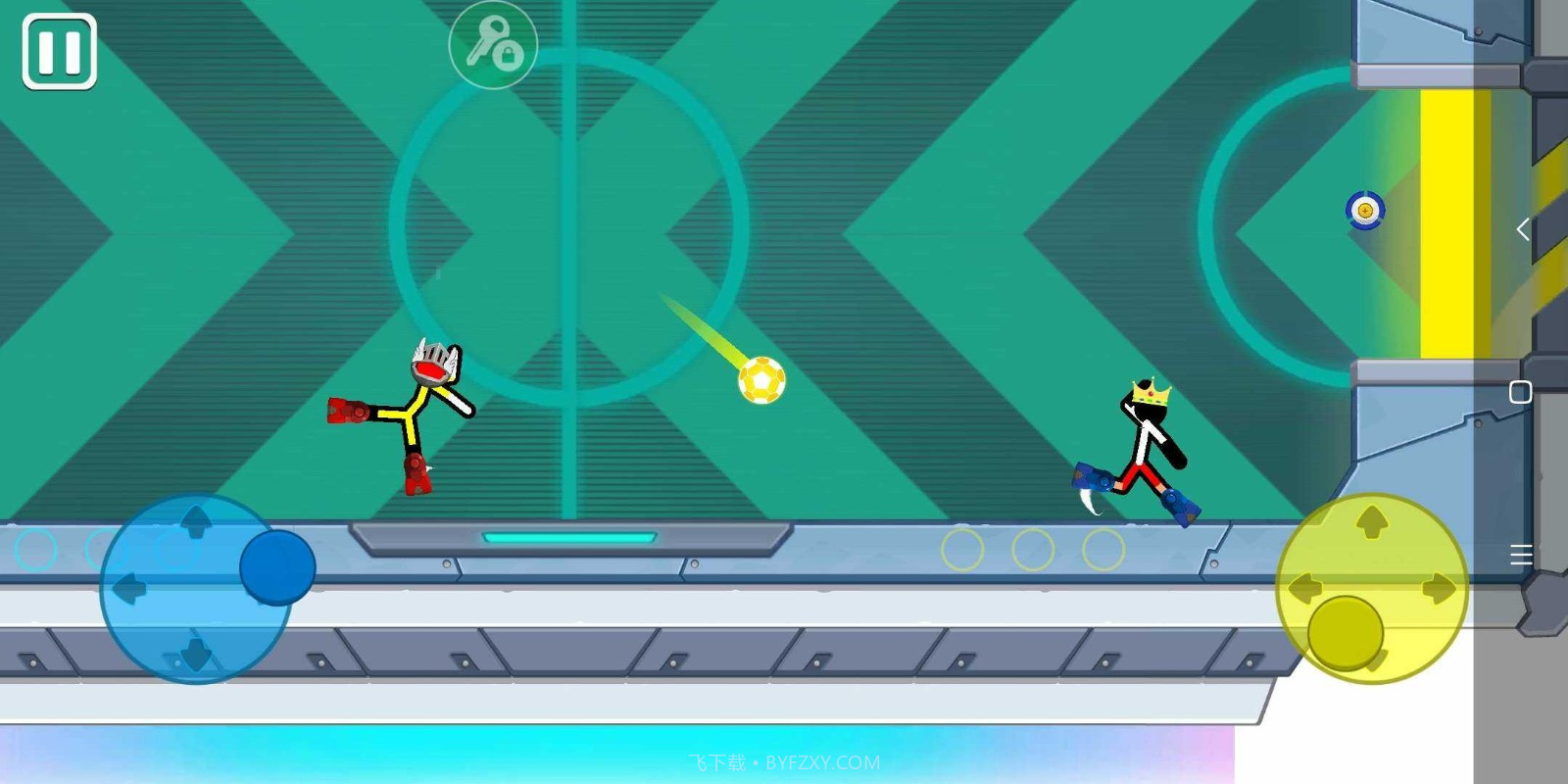1568x784 pixels.
Task: Open the Android recent apps menu
Action: pyautogui.click(x=1521, y=556)
